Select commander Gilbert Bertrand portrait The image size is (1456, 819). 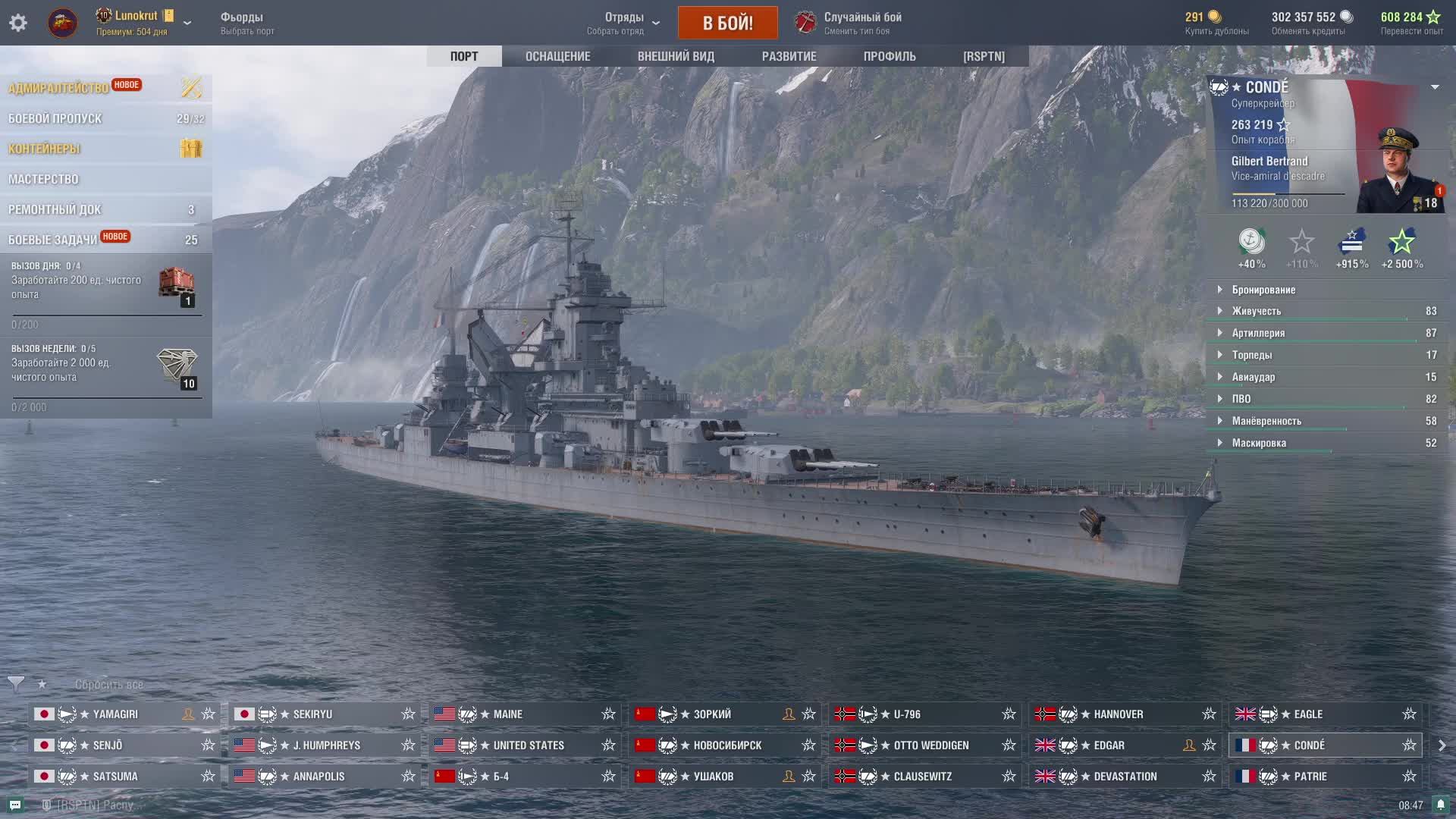pos(1398,171)
